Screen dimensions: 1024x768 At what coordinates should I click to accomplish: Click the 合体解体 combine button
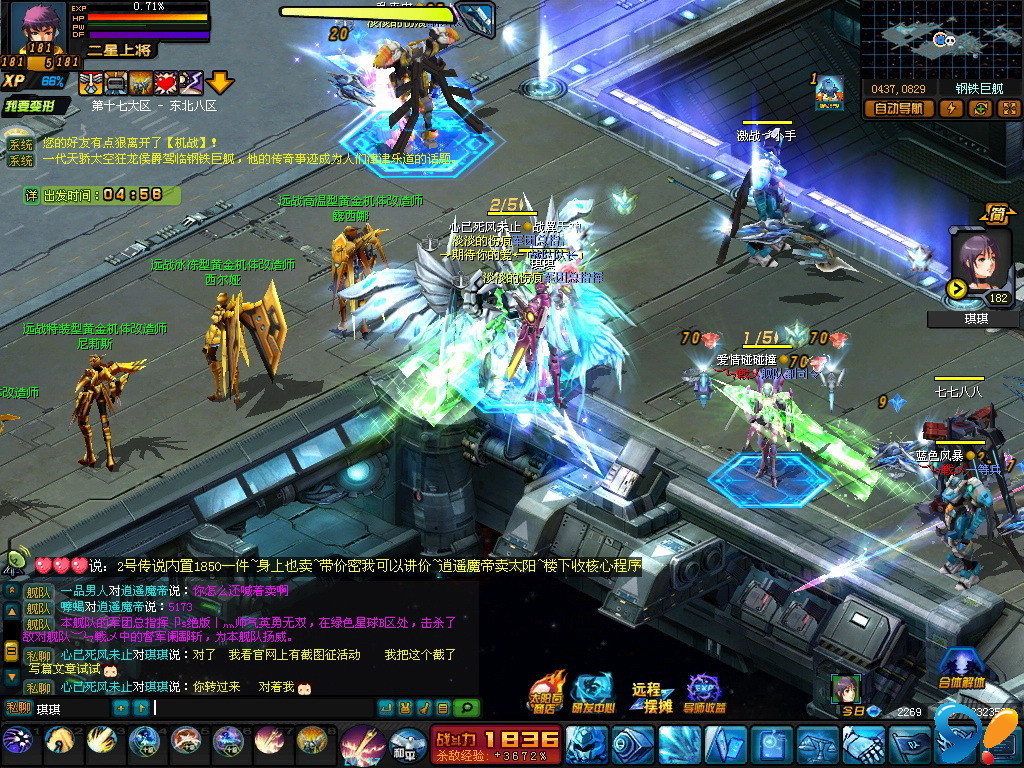click(961, 668)
